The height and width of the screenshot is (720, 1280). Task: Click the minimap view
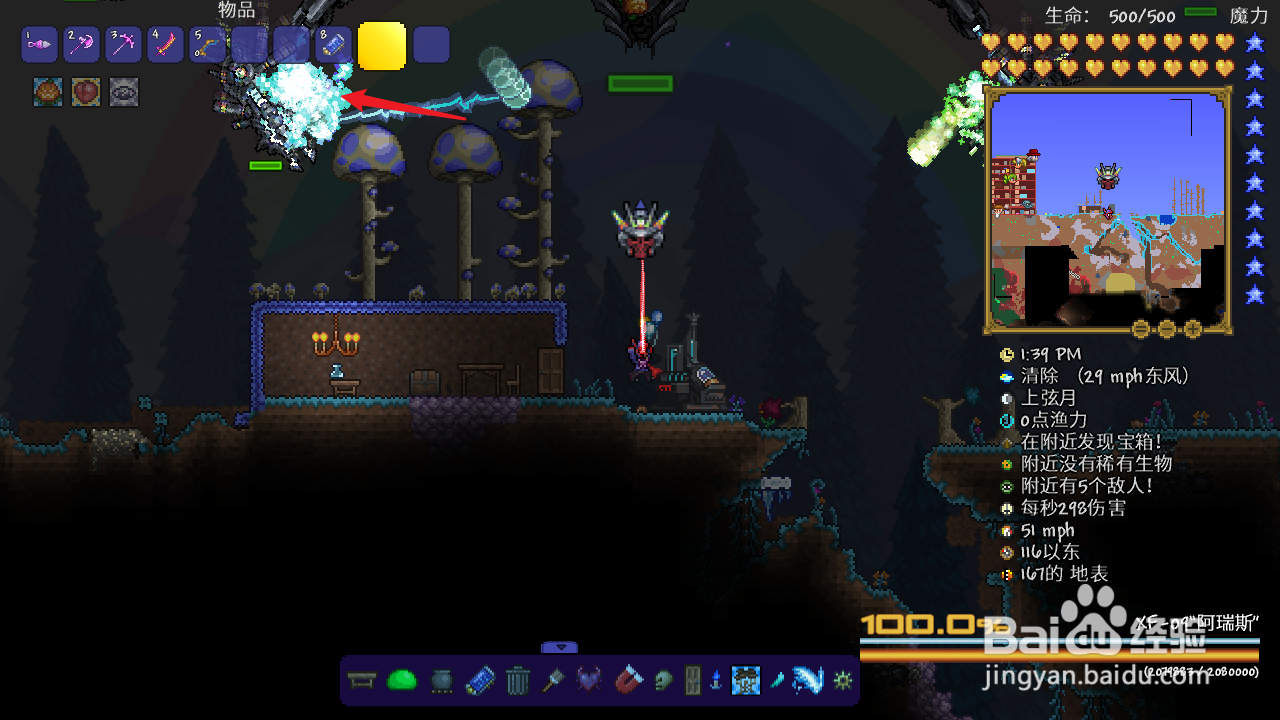(x=1106, y=205)
